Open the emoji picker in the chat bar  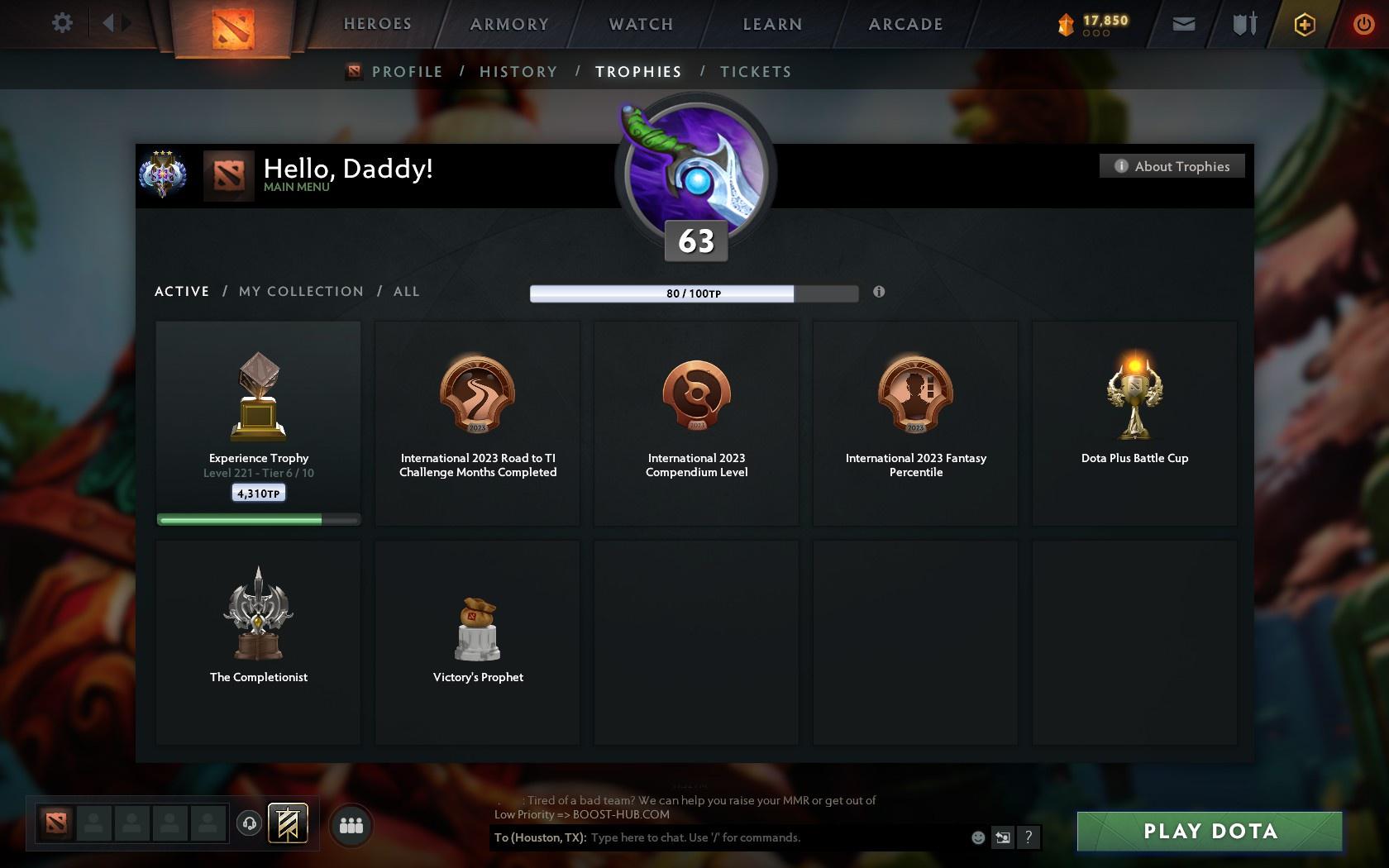coord(978,837)
